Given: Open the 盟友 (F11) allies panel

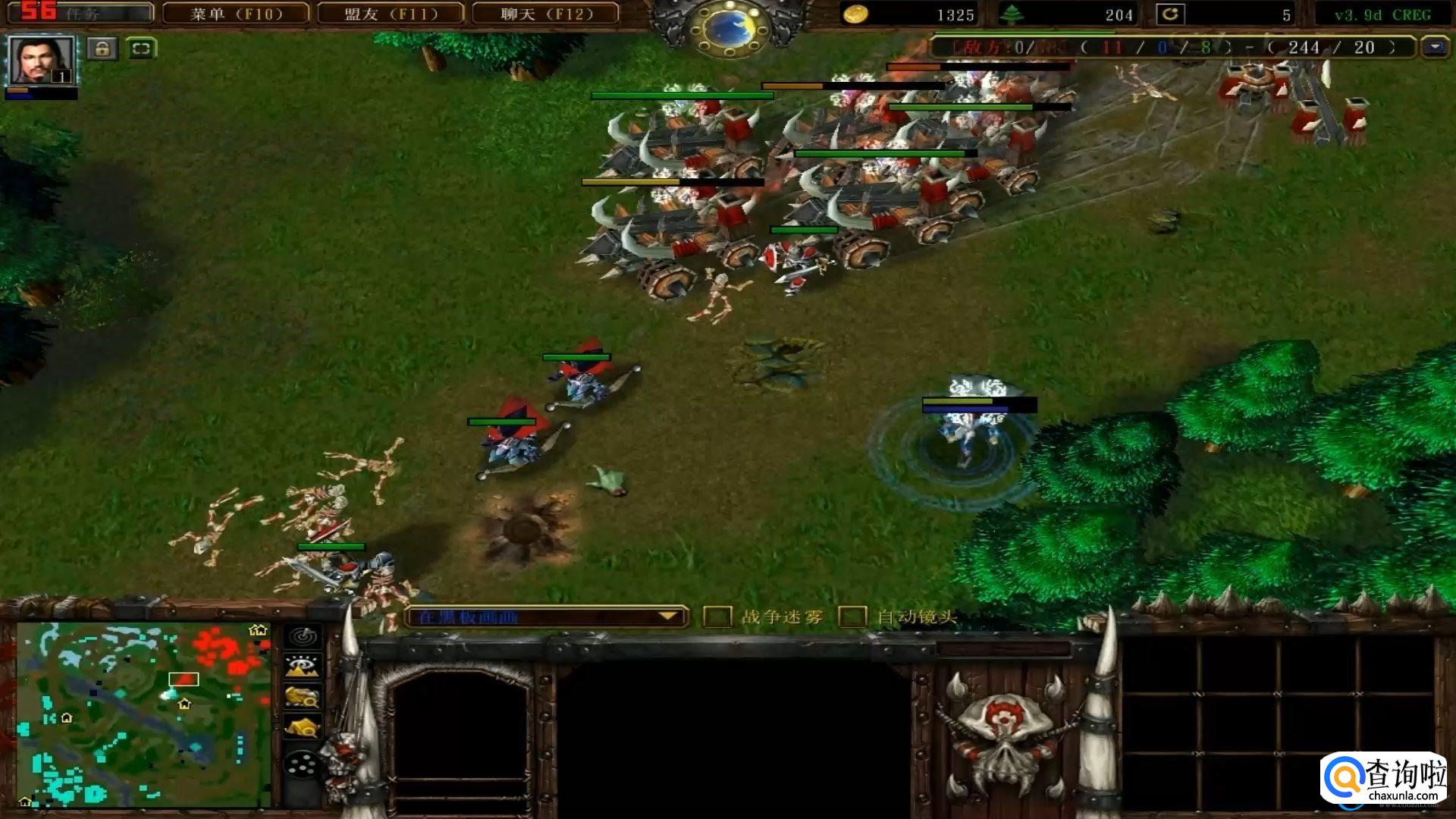Looking at the screenshot, I should 391,14.
